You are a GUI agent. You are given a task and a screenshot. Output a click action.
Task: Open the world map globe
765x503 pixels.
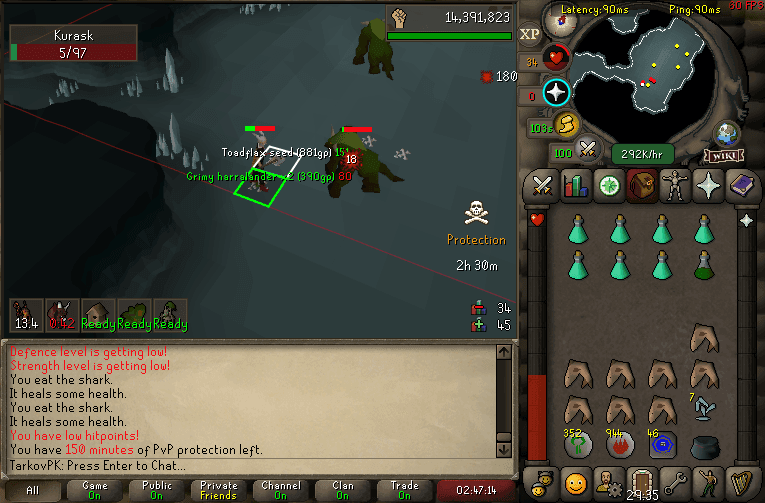[727, 133]
